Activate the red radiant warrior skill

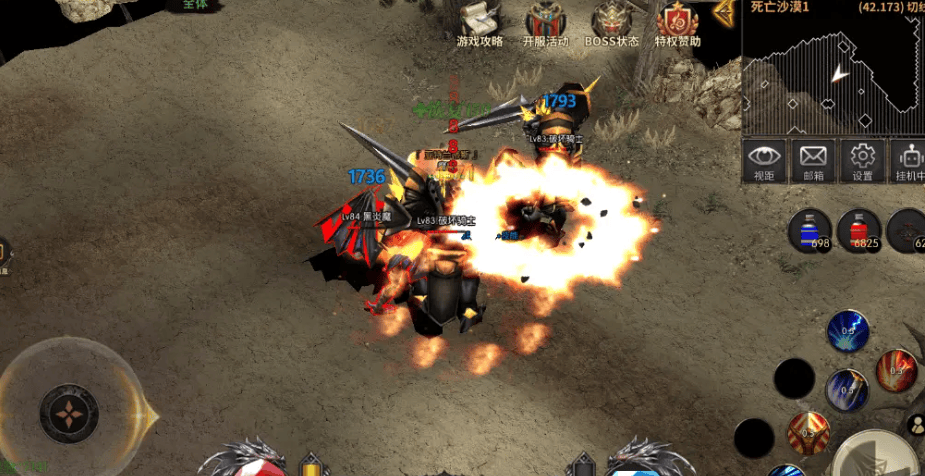coord(806,432)
